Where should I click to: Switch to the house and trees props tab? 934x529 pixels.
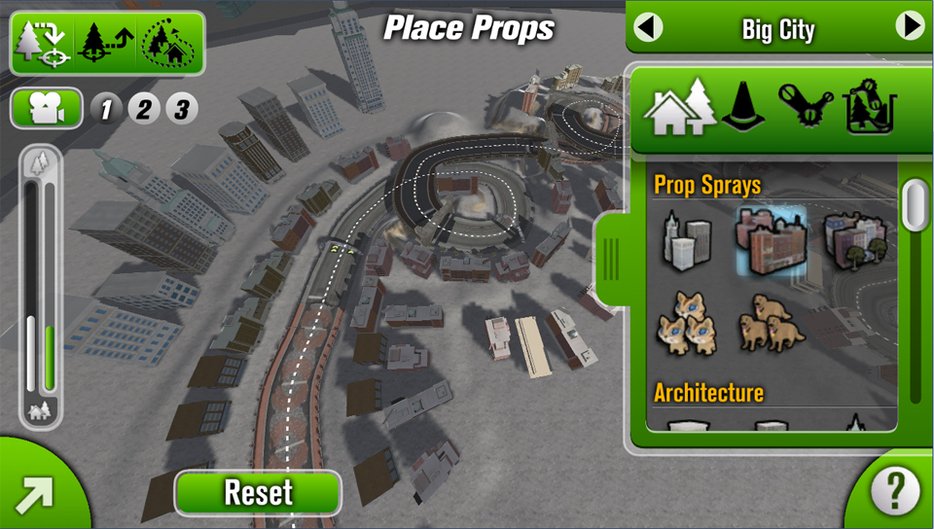(x=680, y=108)
